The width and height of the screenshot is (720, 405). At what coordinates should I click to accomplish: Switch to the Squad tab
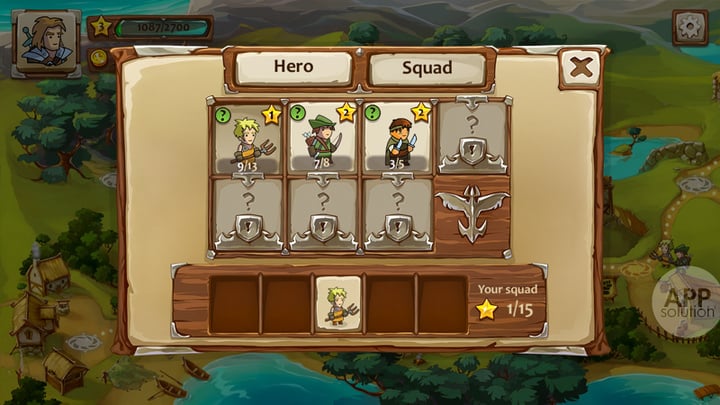tap(427, 69)
